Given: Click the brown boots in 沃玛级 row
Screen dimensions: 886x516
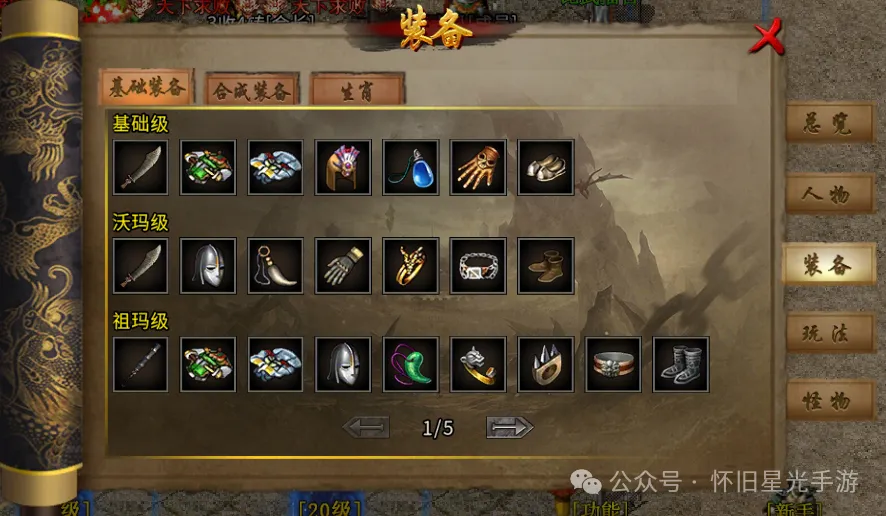Looking at the screenshot, I should click(x=546, y=265).
